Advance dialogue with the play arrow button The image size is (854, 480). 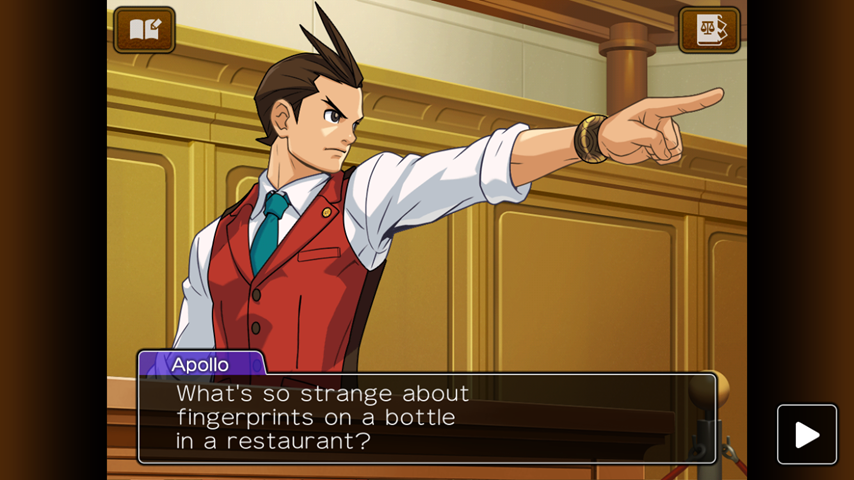coord(807,434)
